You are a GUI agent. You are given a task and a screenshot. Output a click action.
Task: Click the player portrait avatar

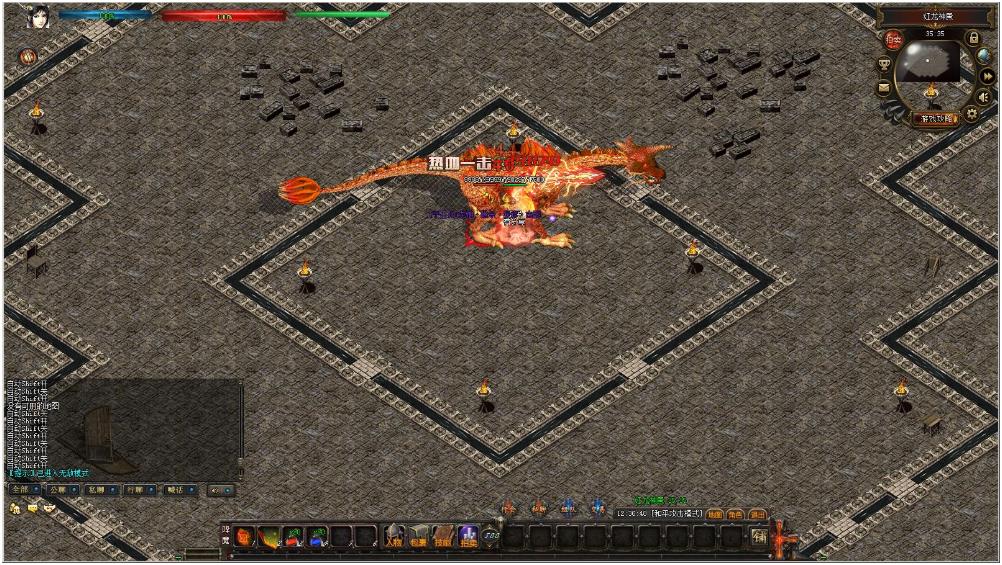[38, 17]
